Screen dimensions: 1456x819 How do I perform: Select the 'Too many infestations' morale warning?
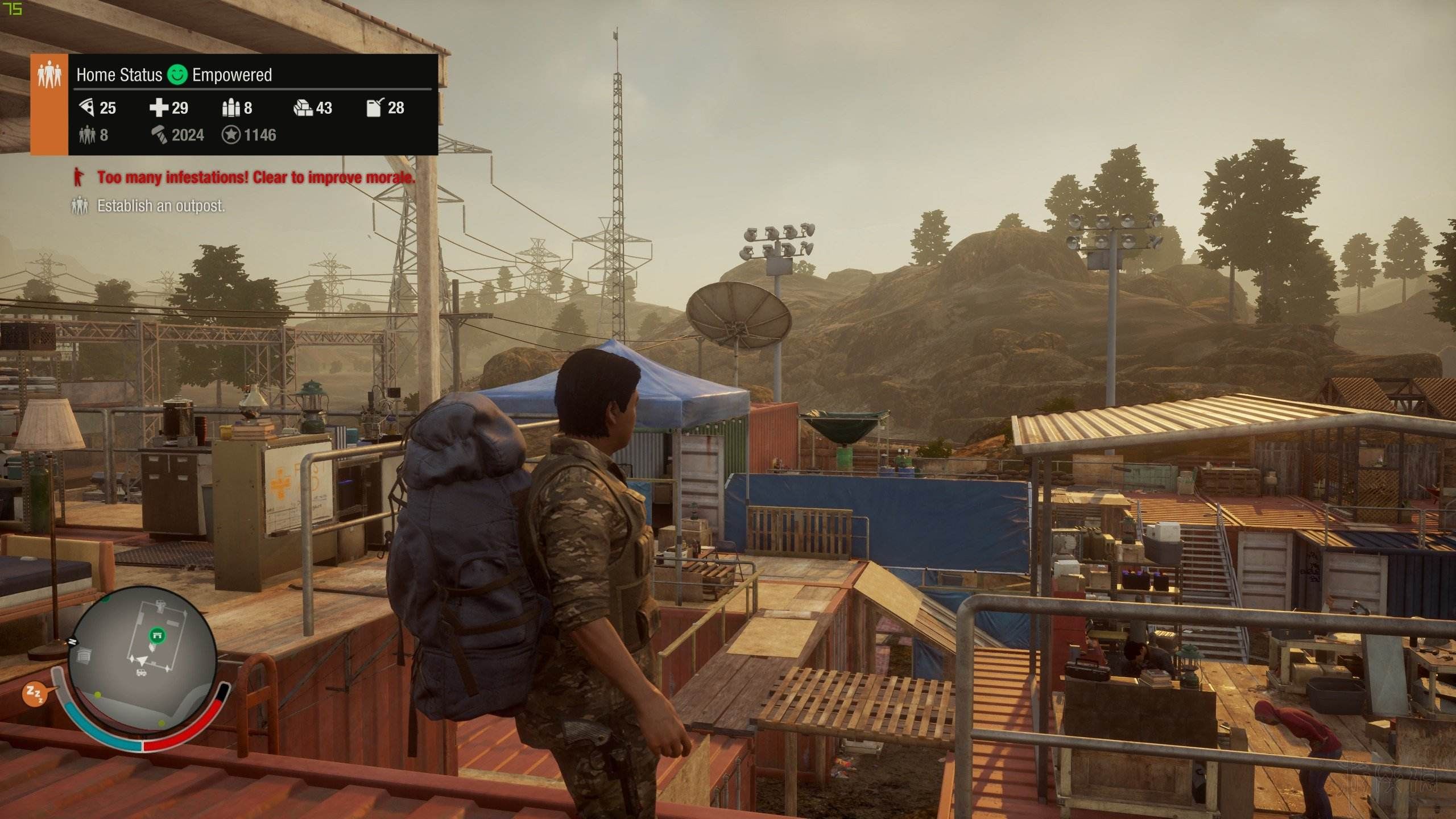coord(255,177)
